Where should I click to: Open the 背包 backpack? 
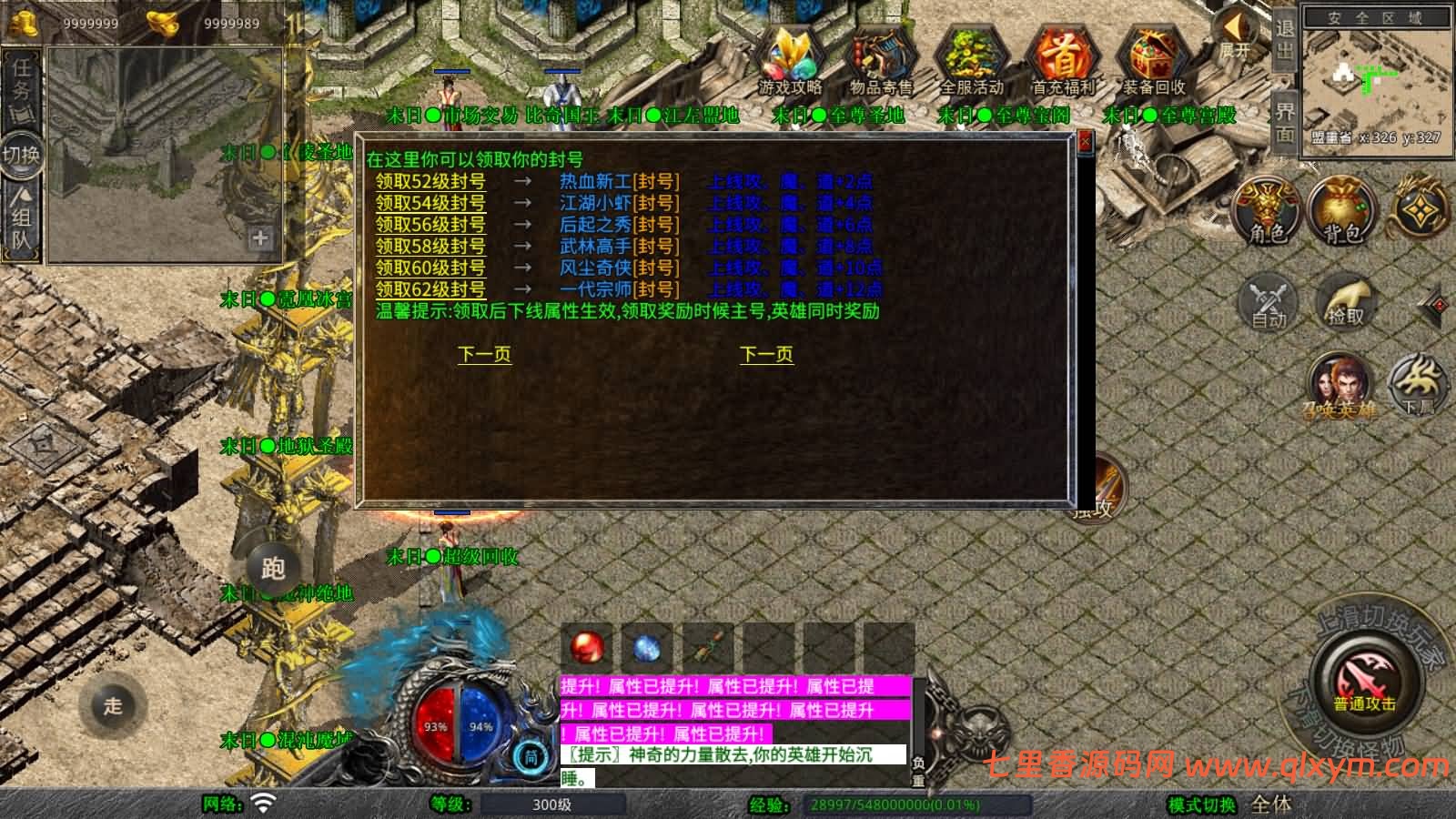pyautogui.click(x=1342, y=211)
